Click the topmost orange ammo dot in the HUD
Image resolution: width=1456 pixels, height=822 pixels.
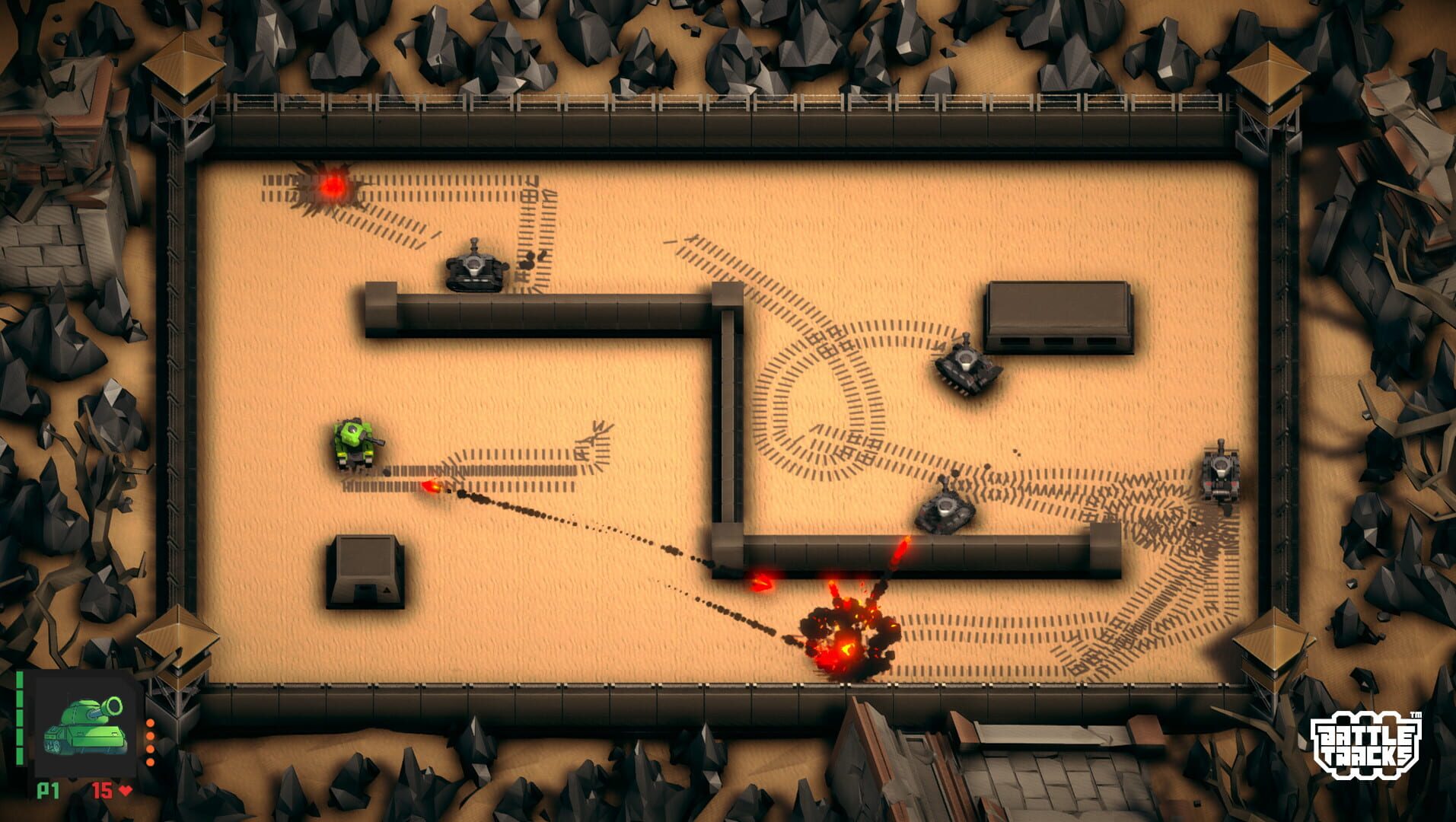(x=150, y=723)
